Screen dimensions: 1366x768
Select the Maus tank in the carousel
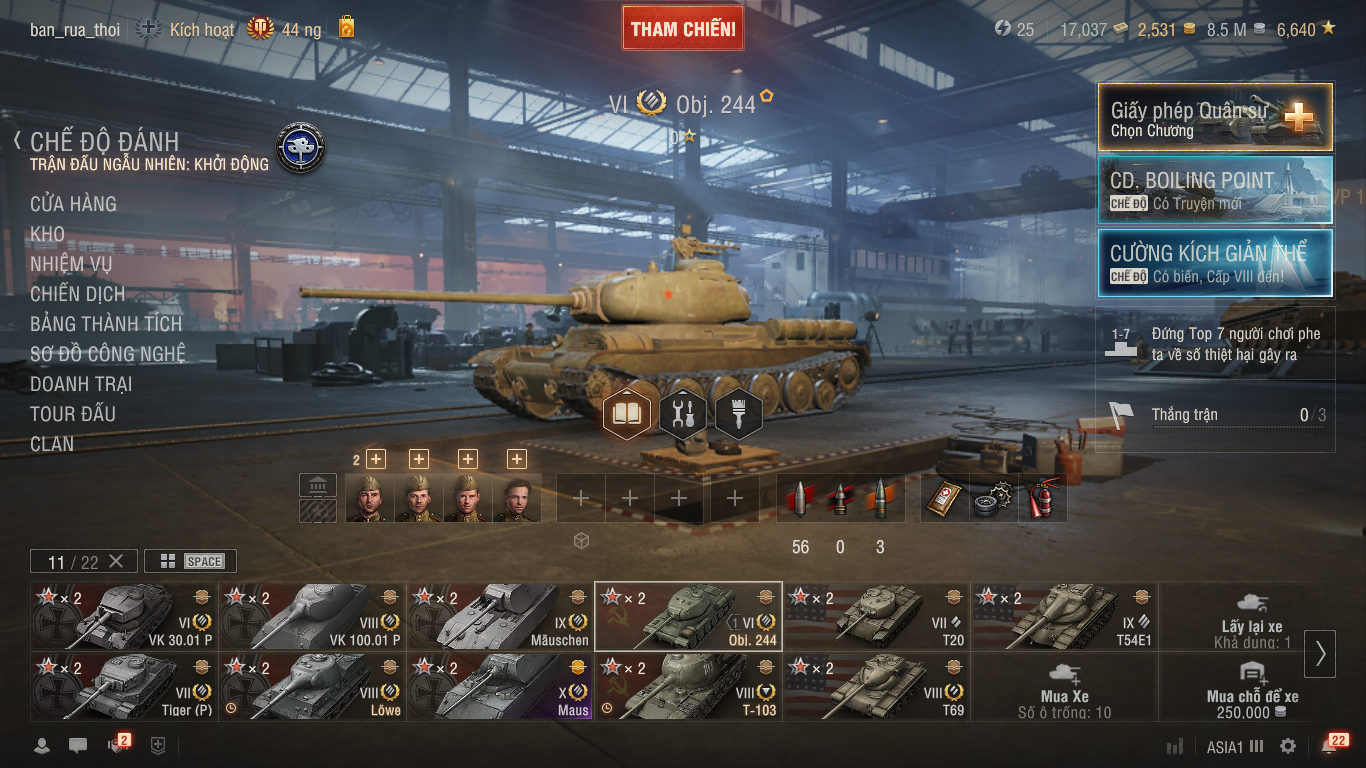(500, 686)
